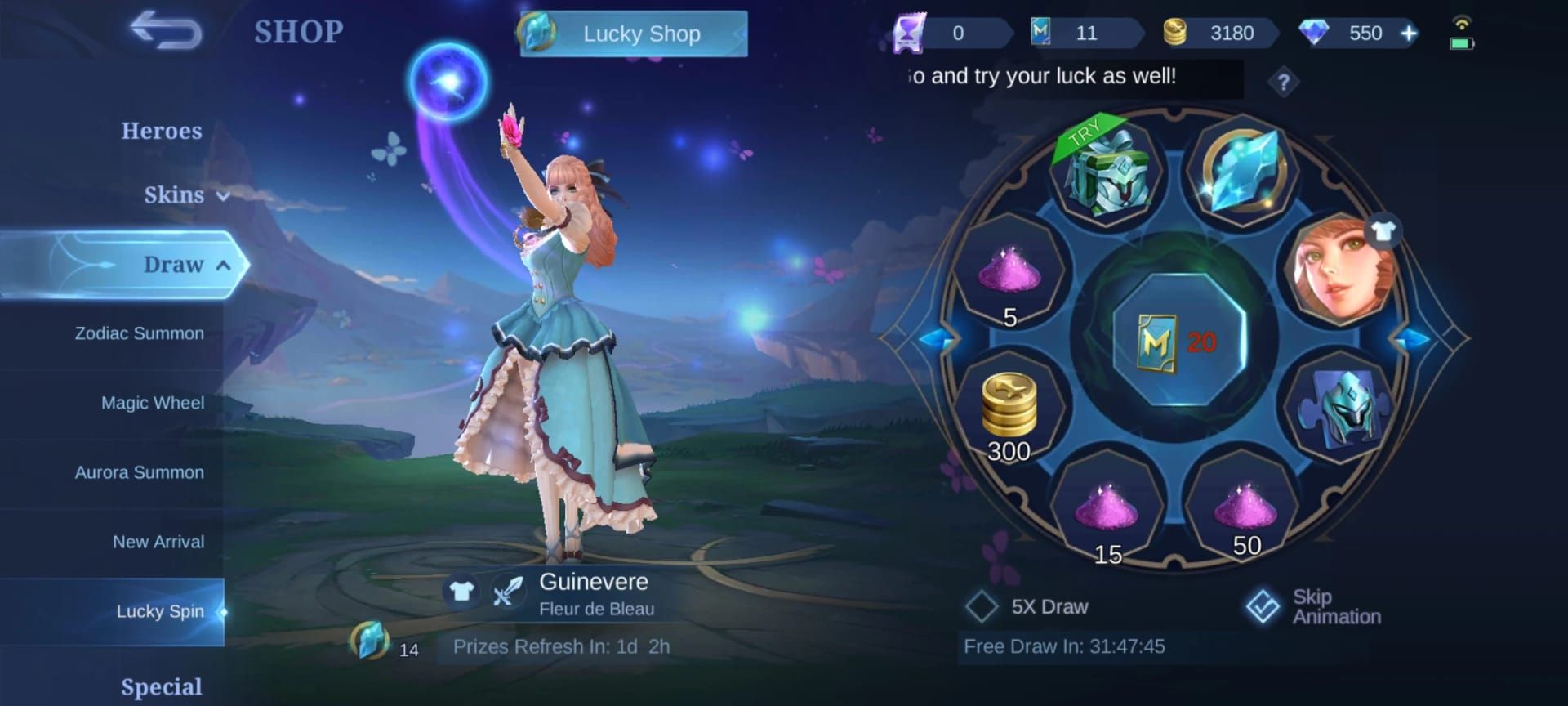Switch to the Zodiac Summon tab
1568x706 pixels.
[137, 333]
